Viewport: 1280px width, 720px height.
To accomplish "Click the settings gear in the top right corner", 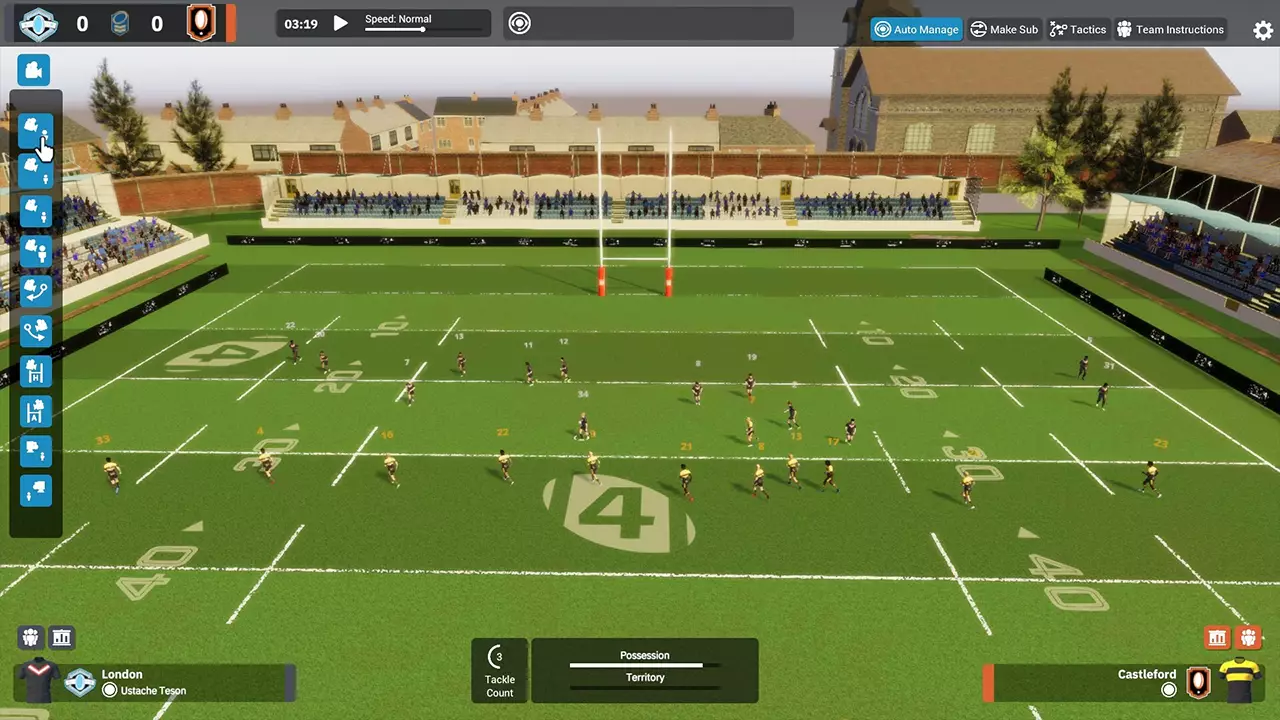I will [1262, 30].
